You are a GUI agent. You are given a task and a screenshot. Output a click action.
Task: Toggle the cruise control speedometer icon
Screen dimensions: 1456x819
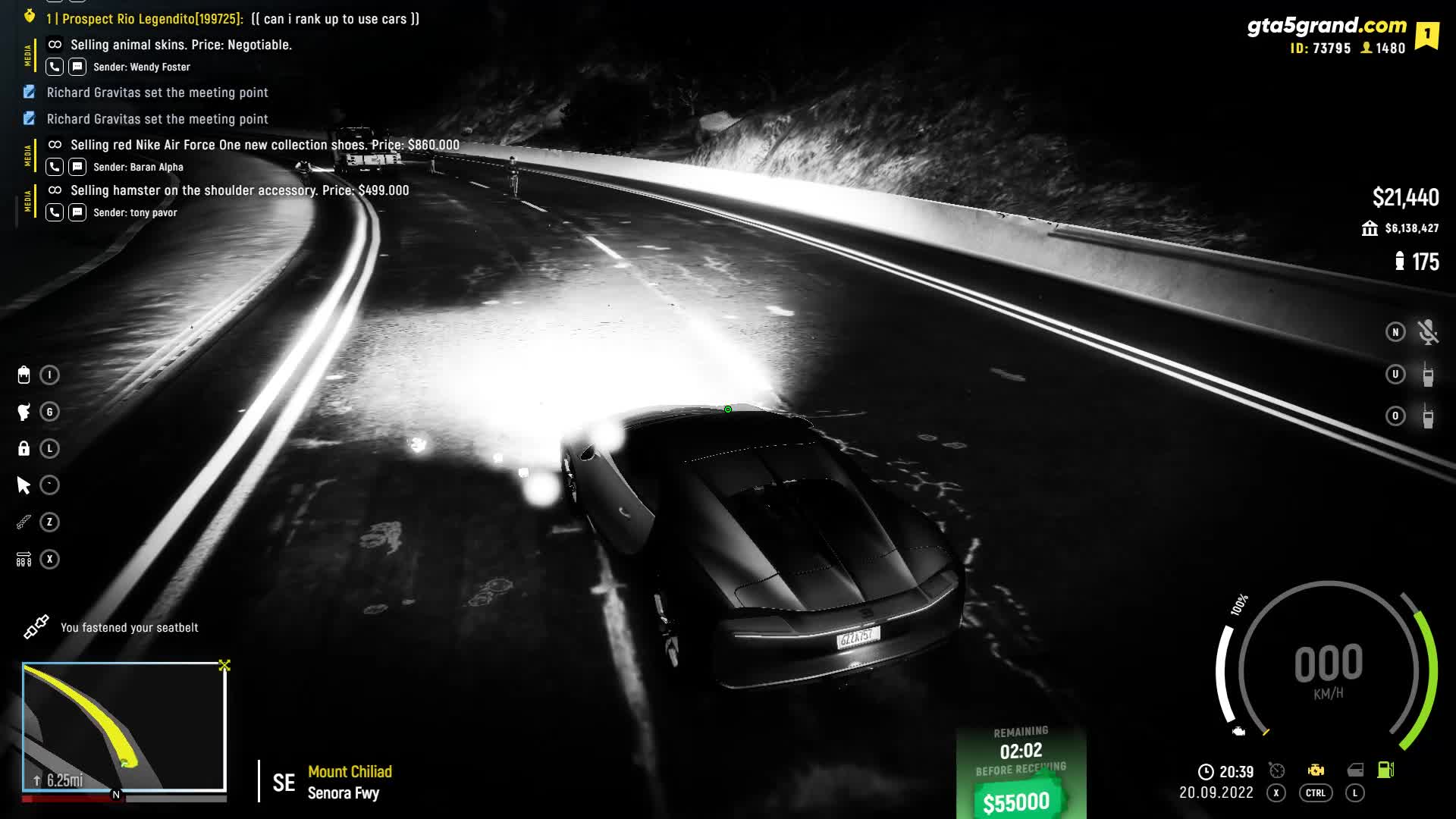1277,770
